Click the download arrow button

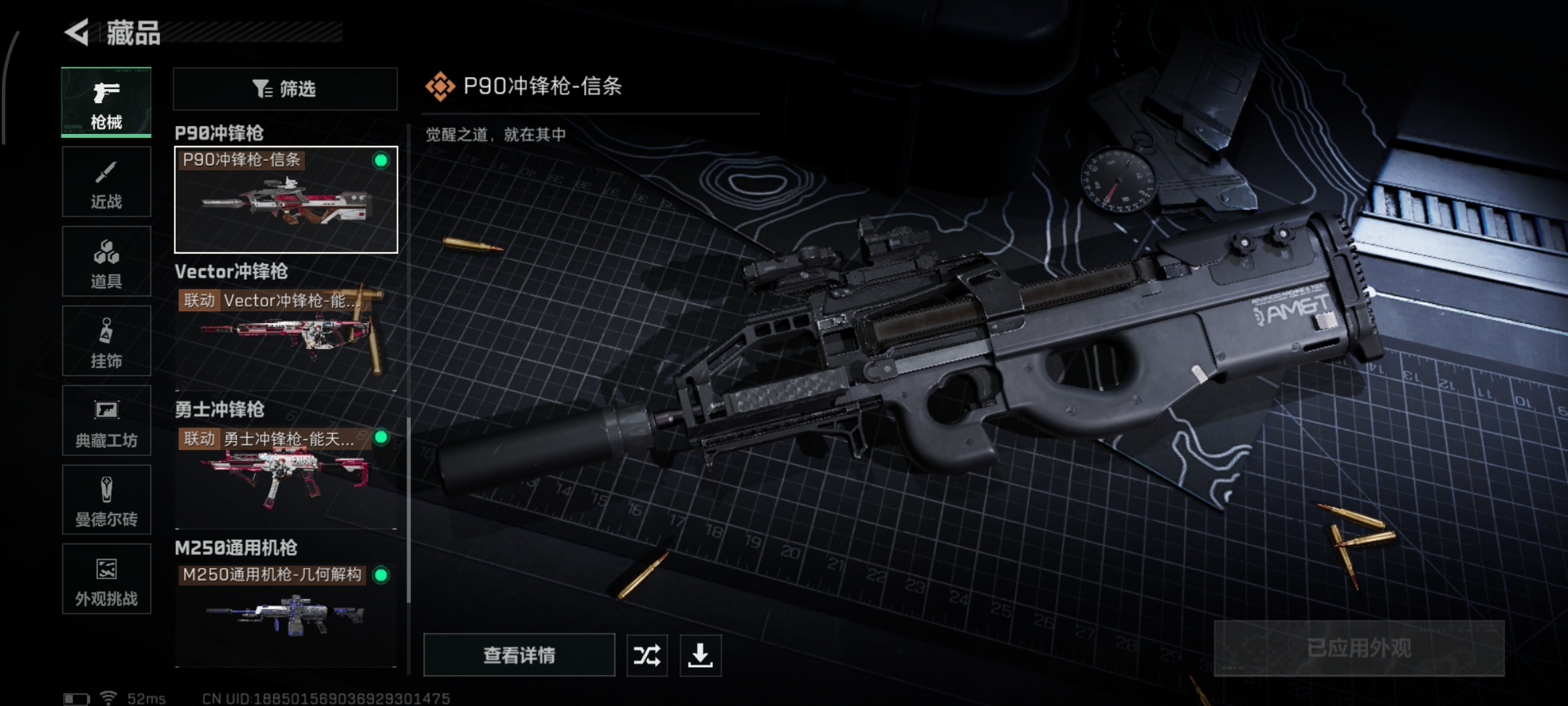[x=700, y=655]
